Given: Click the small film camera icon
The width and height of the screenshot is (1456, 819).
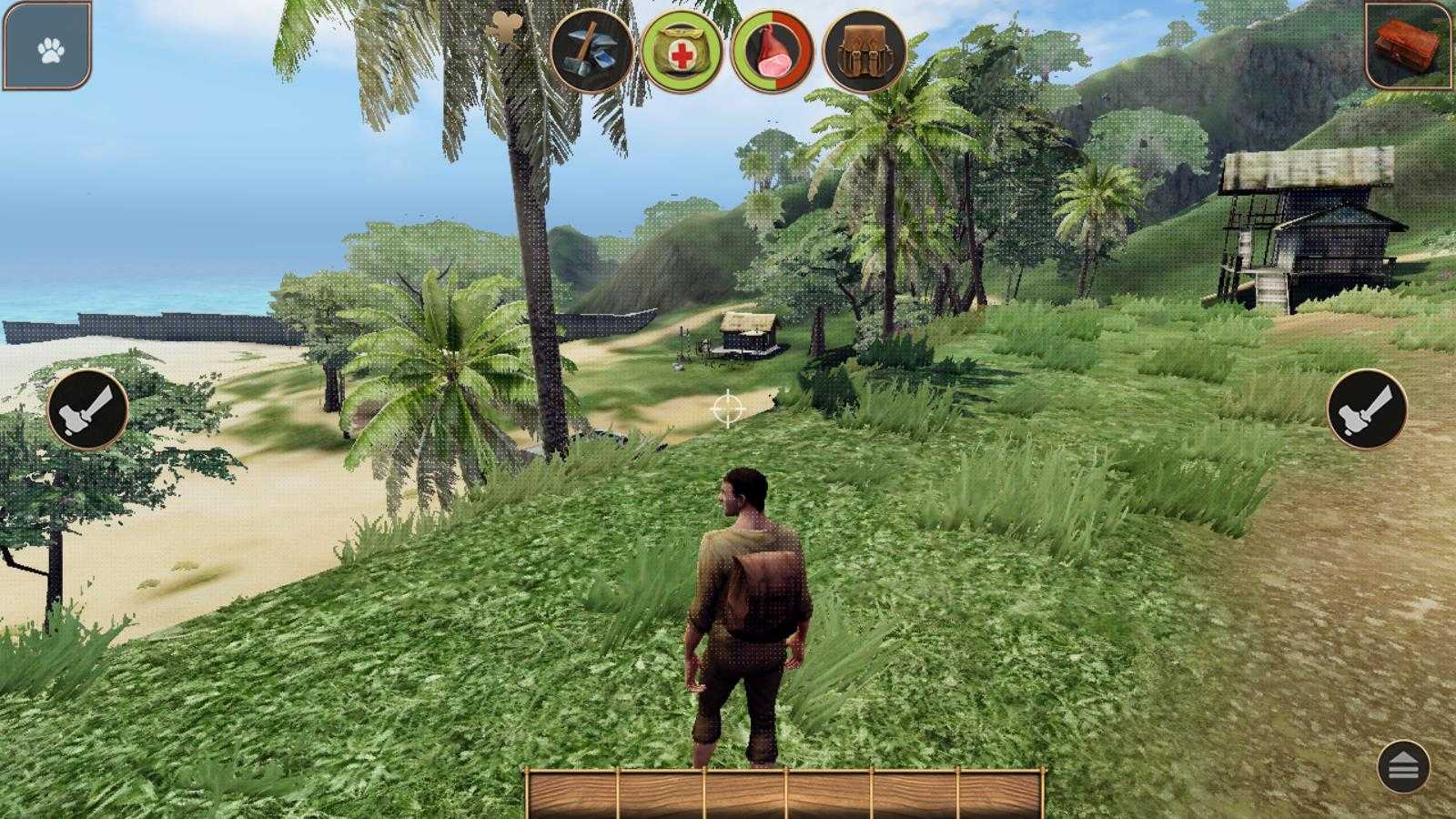Looking at the screenshot, I should [x=504, y=29].
